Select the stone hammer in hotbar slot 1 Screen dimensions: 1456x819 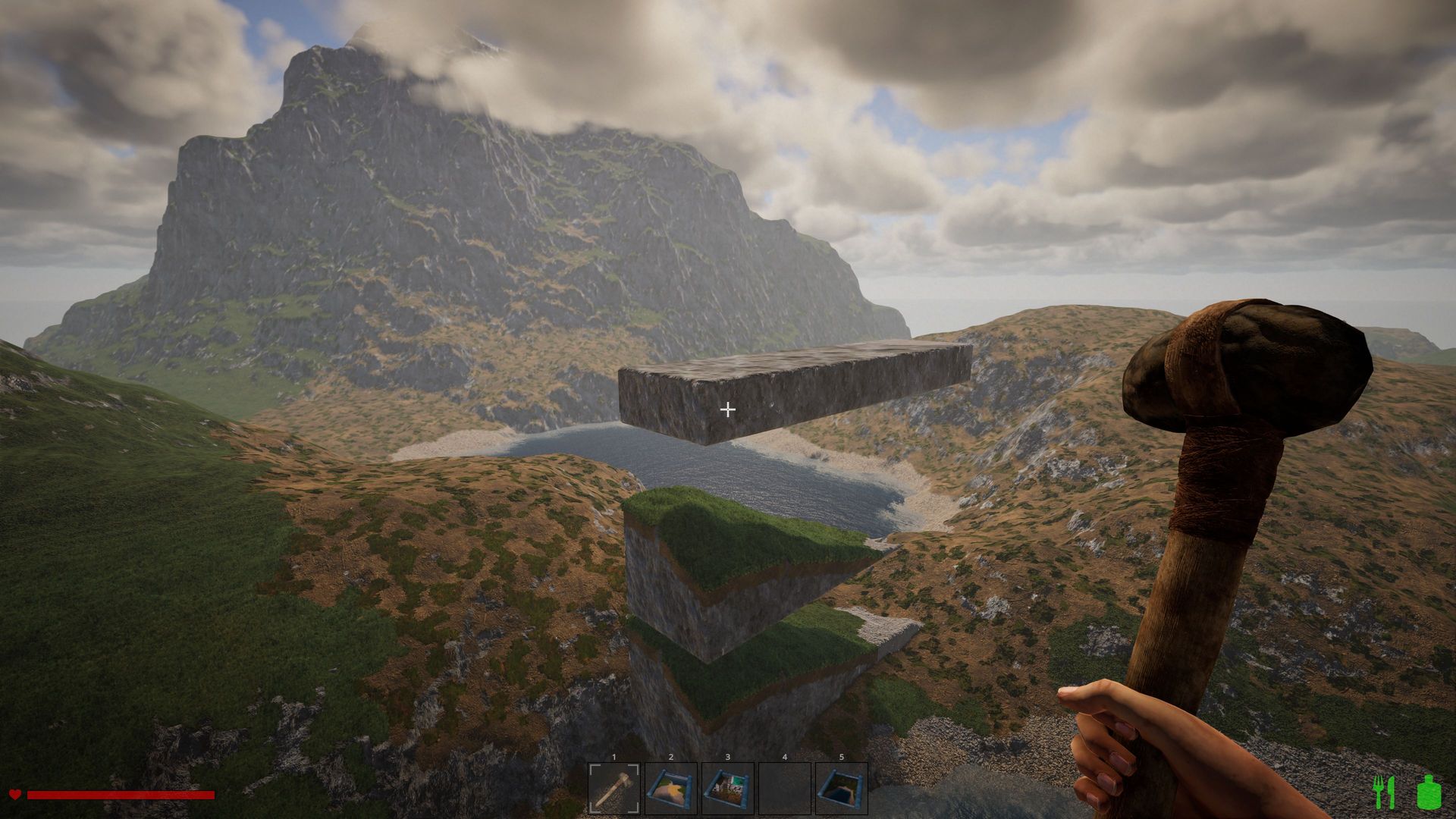pos(614,789)
